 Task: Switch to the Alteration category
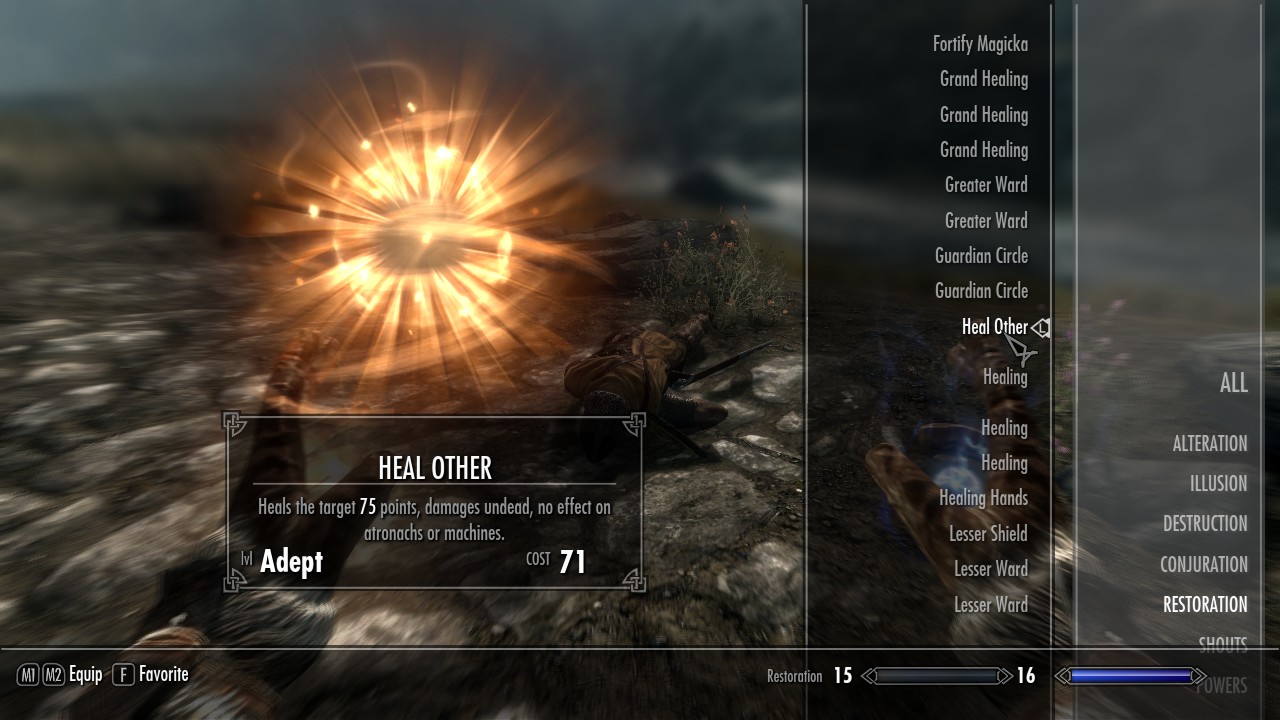[1209, 444]
